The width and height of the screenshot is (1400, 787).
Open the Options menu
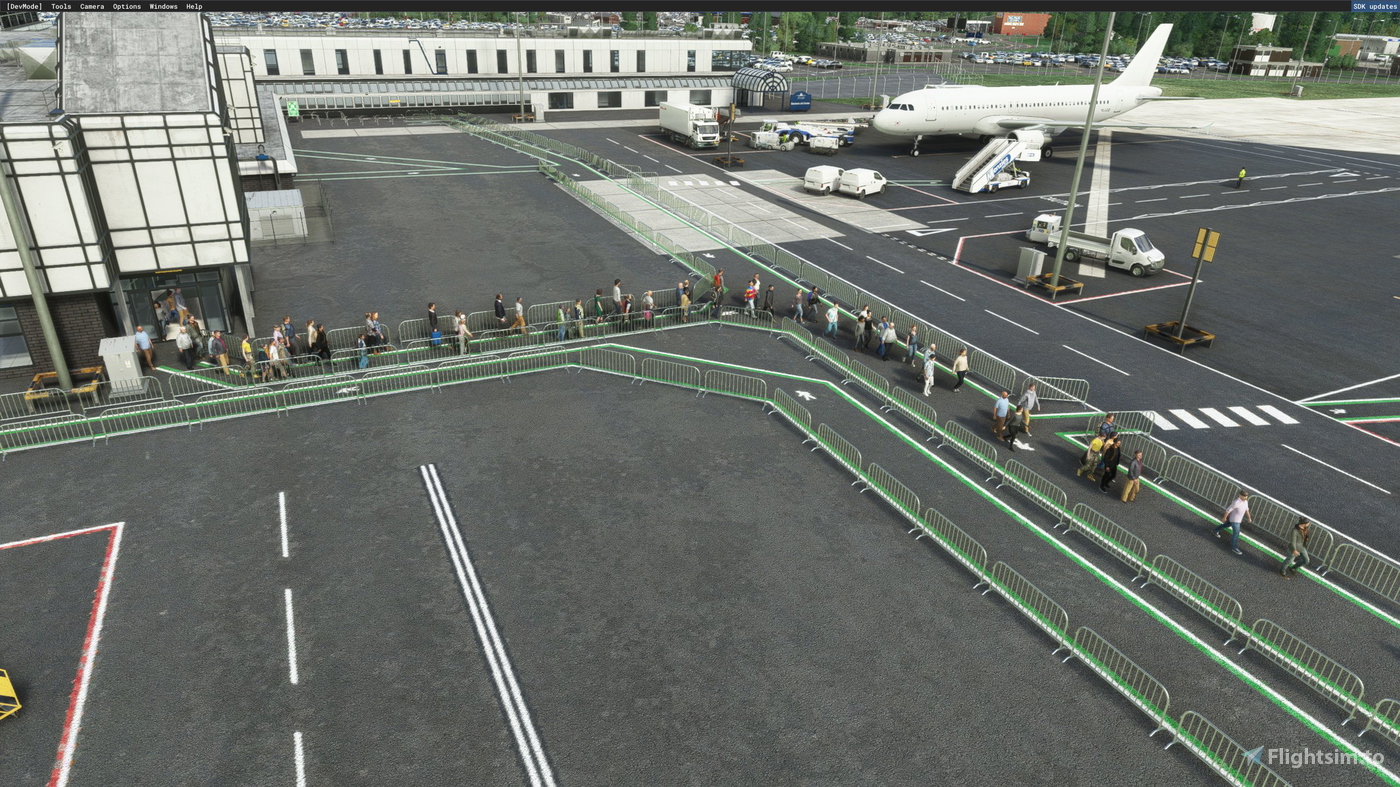[126, 5]
